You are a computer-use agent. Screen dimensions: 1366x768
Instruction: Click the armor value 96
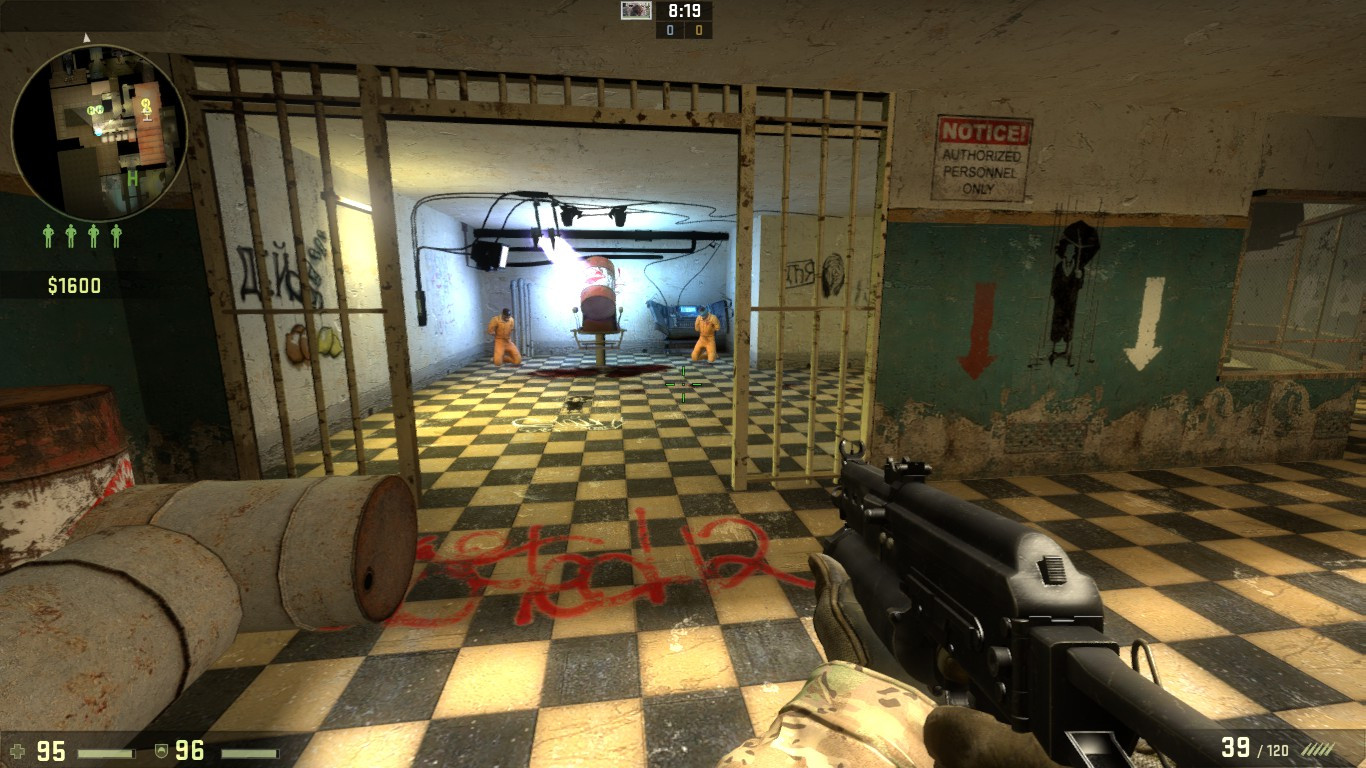coord(189,751)
